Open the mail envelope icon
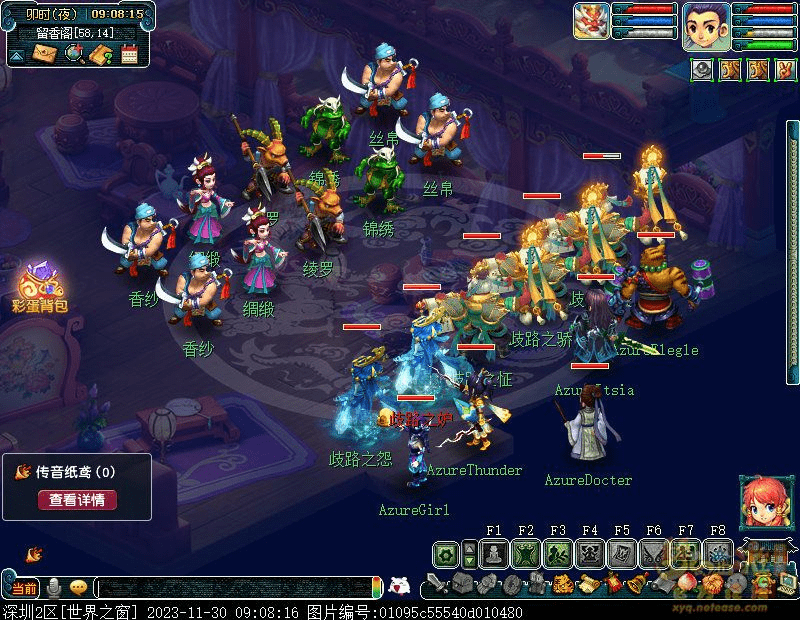800x620 pixels. 45,54
